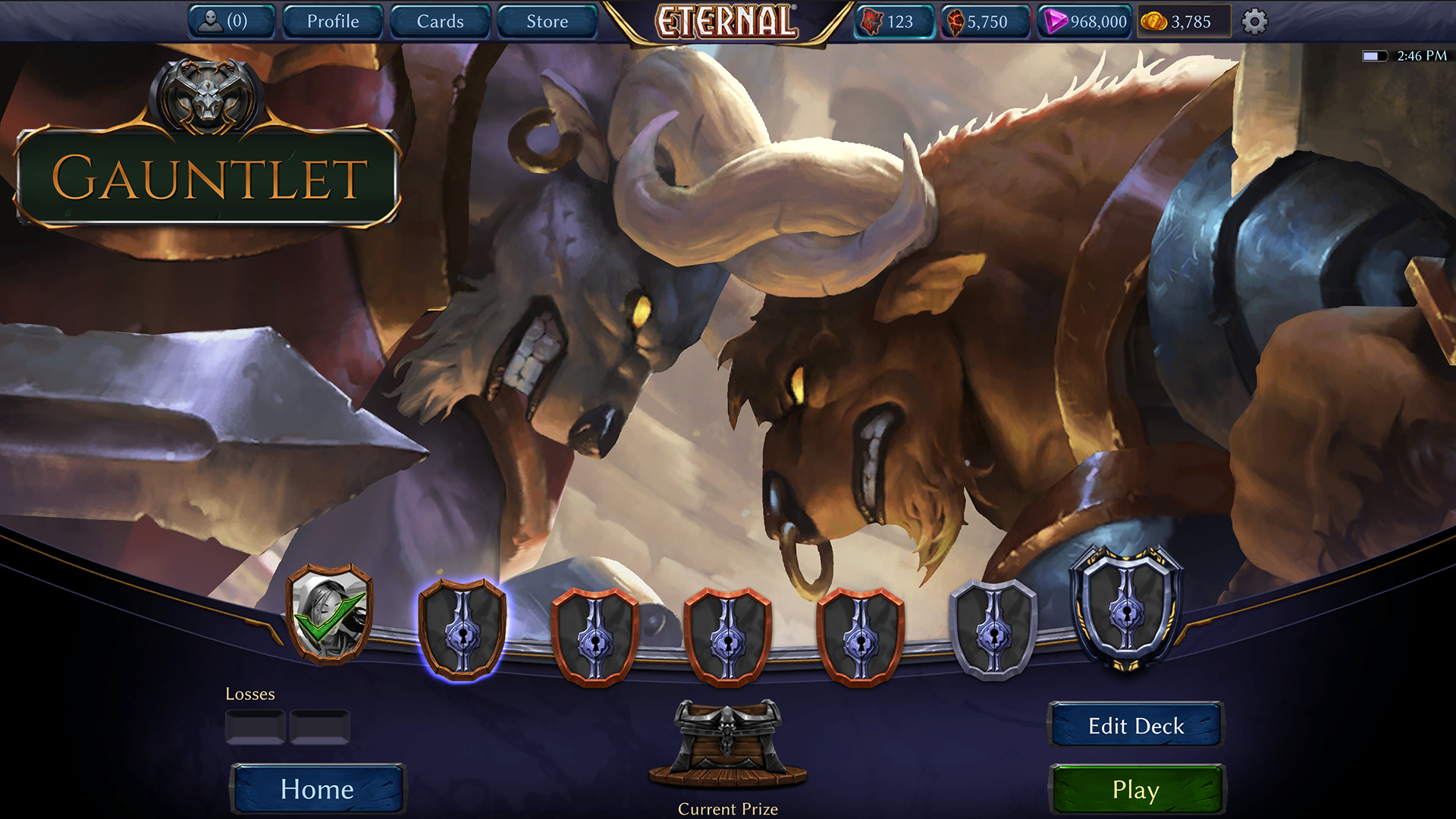This screenshot has height=819, width=1456.
Task: Open the Profile menu
Action: [333, 21]
